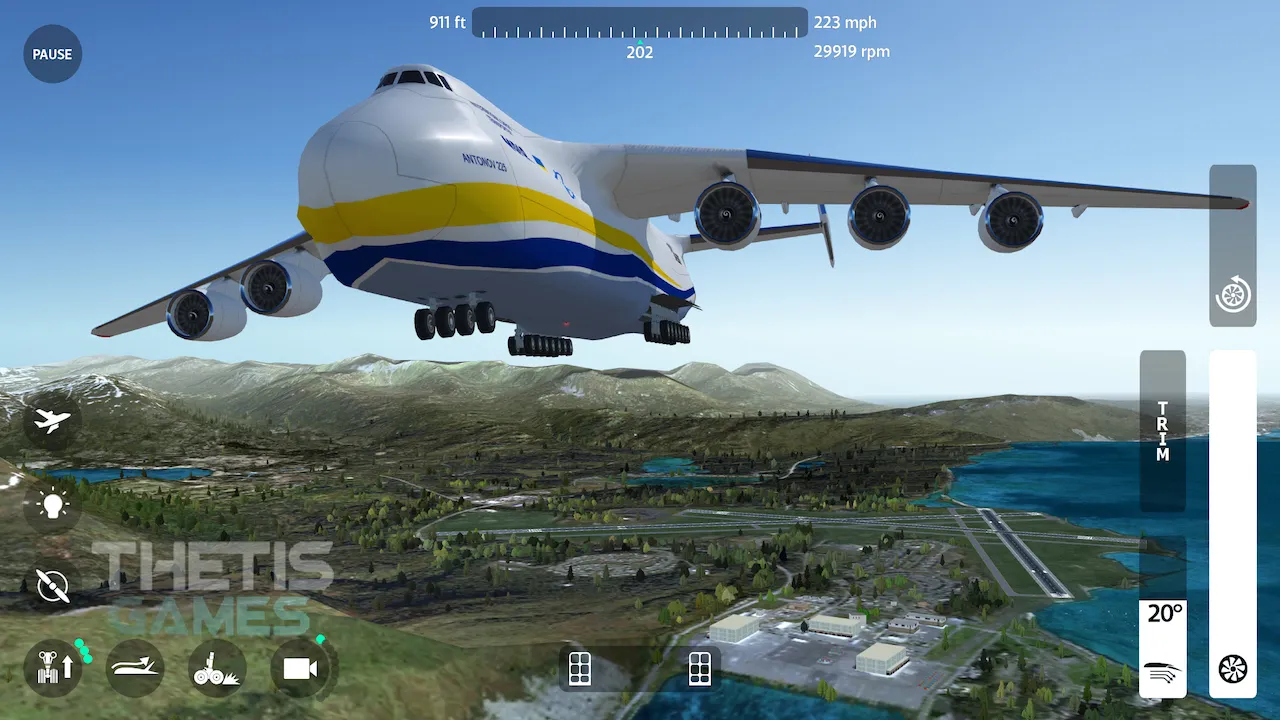The height and width of the screenshot is (720, 1280).
Task: Toggle the aircraft lights bulb icon
Action: (52, 504)
